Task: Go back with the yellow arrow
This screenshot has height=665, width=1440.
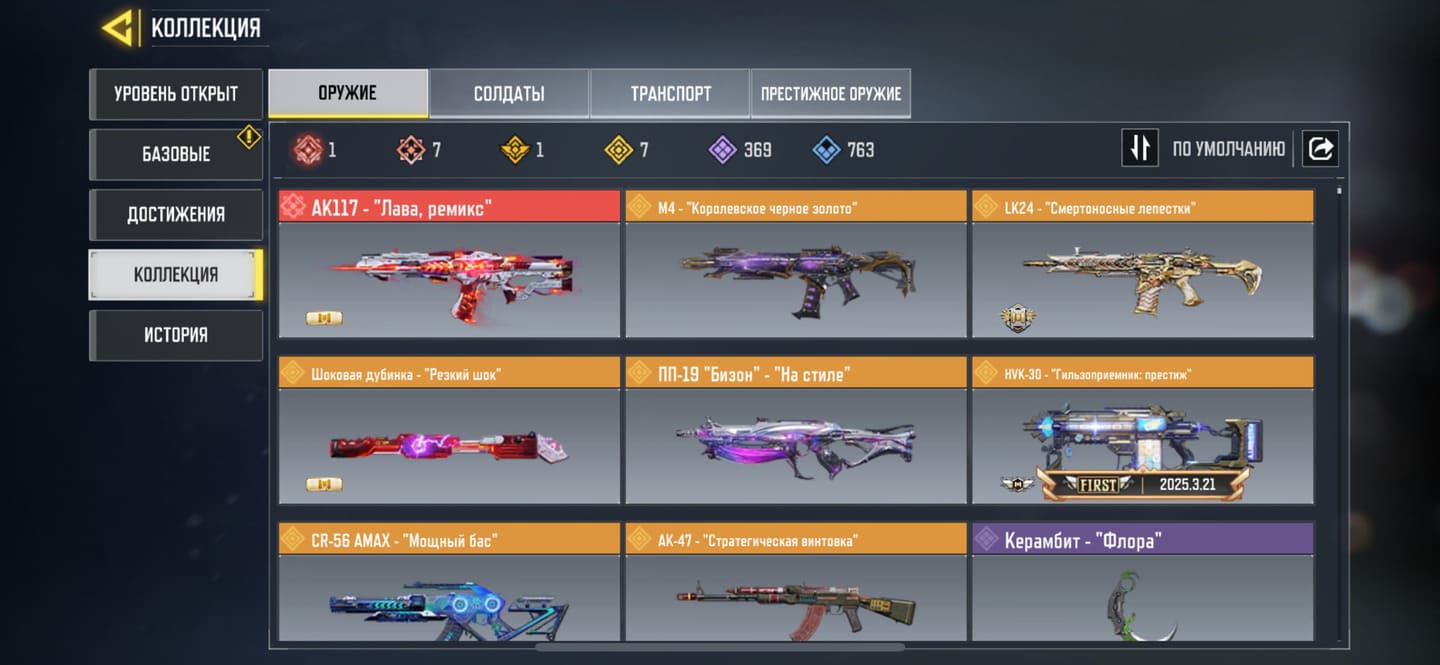Action: click(120, 28)
